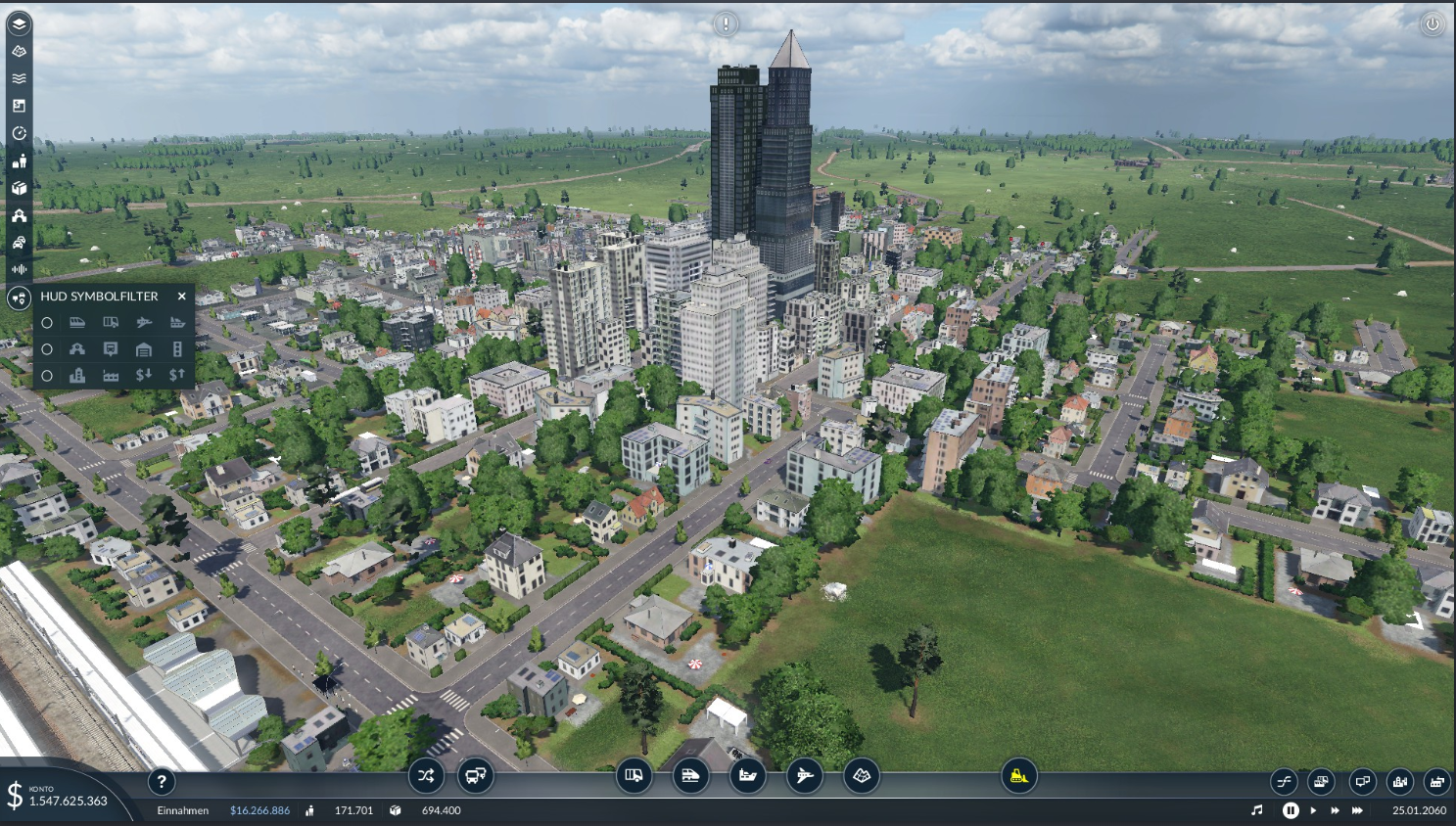Toggle the ship symbol filter
The height and width of the screenshot is (826, 1456).
pos(177,322)
